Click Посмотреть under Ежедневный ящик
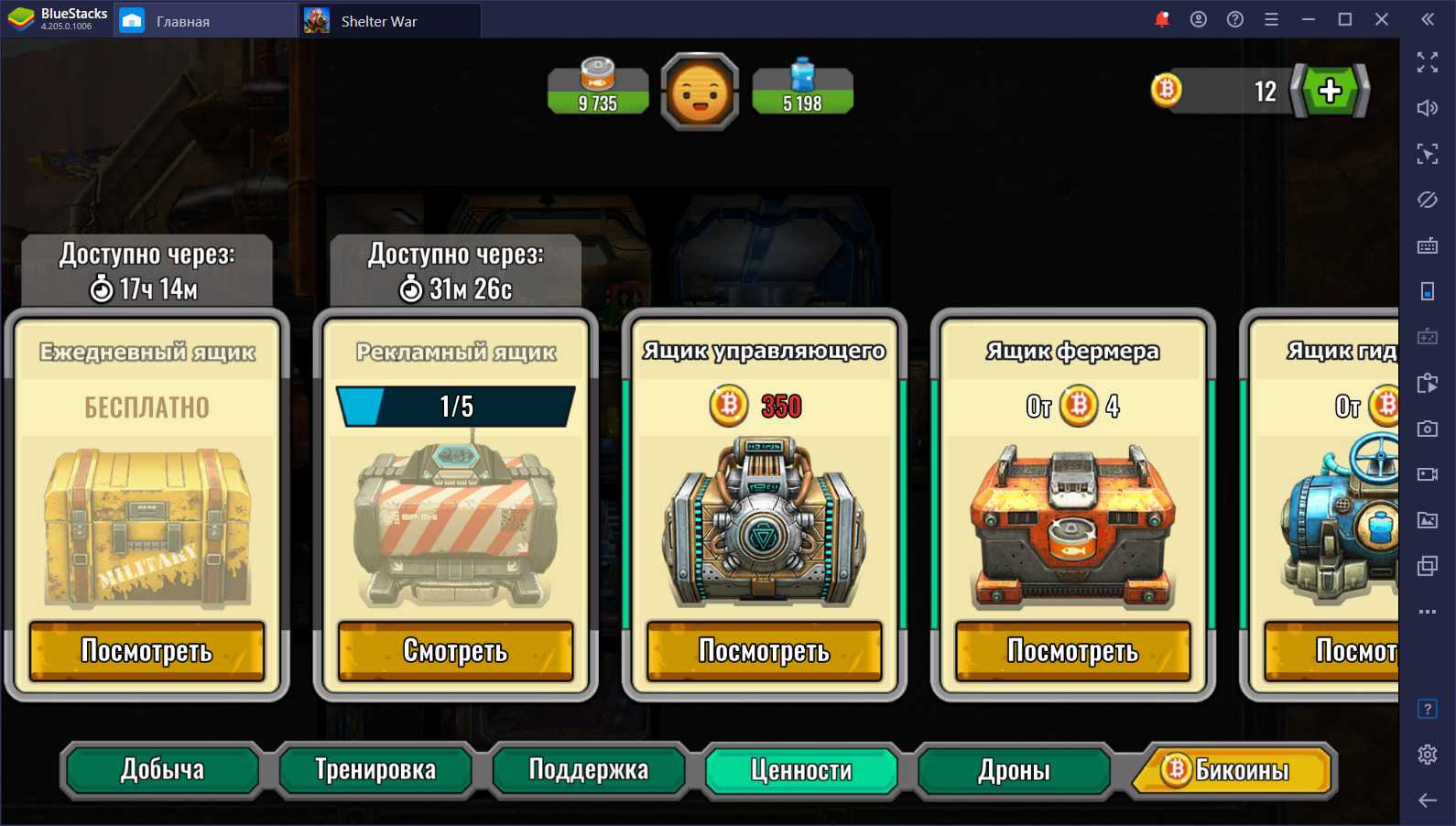Screen dimensions: 1456x826 (x=147, y=651)
